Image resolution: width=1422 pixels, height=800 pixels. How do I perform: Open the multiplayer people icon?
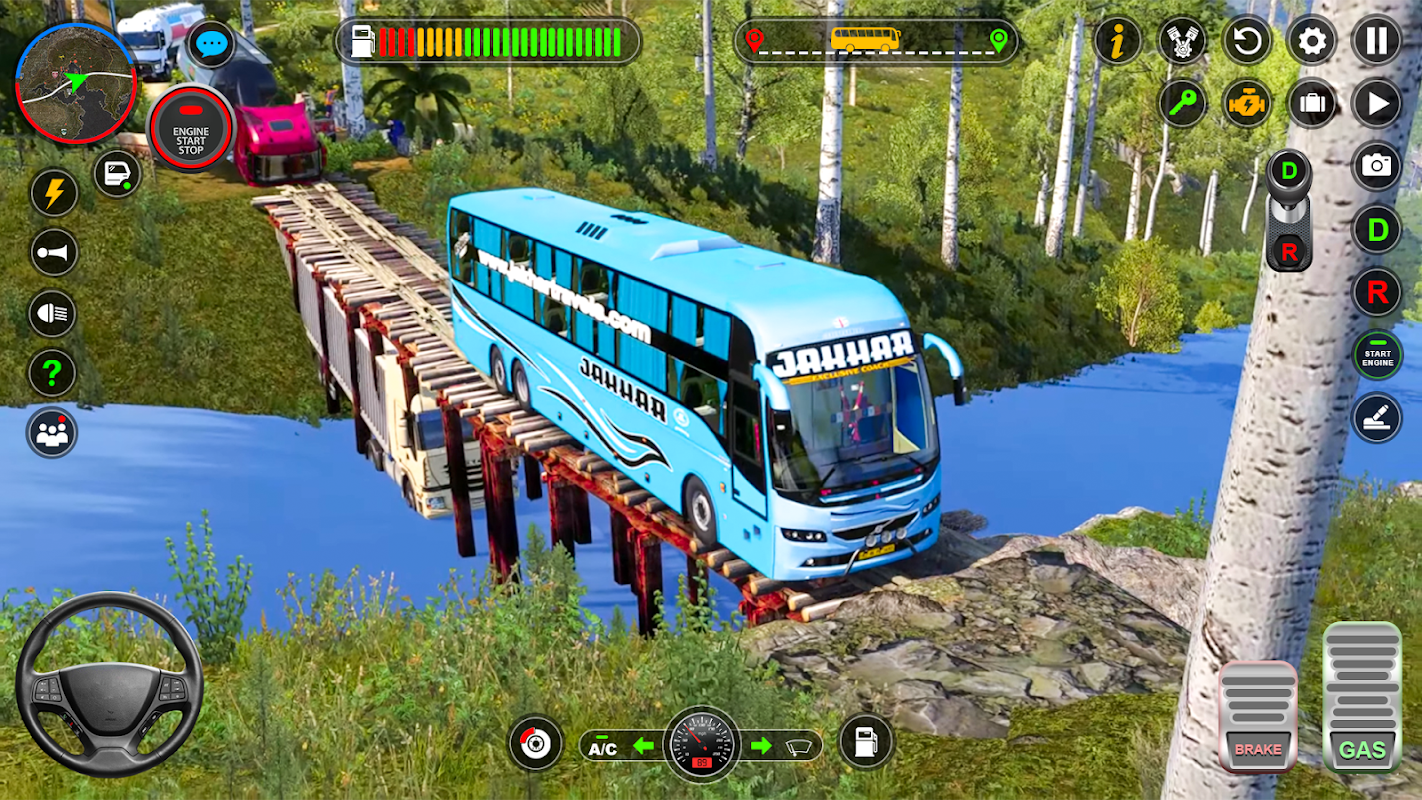tap(53, 433)
